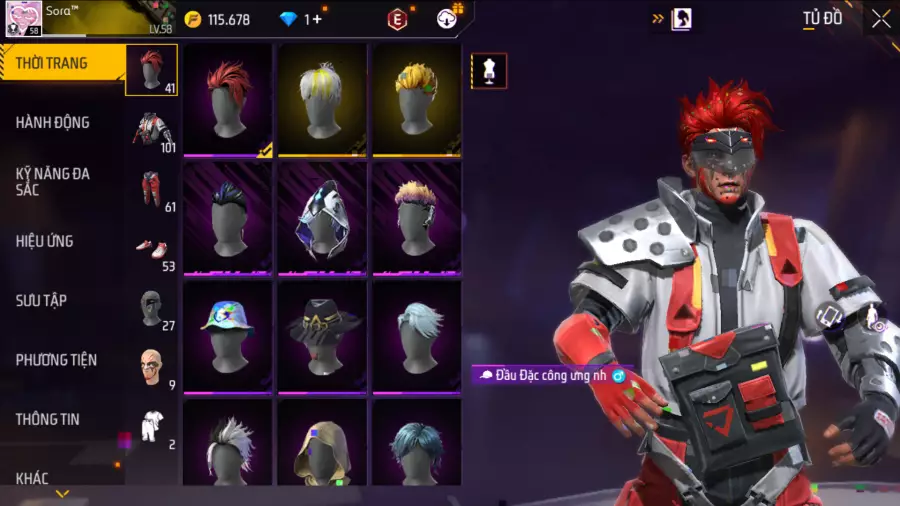Viewport: 900px width, 506px height.
Task: Show the PHƯƠNG TIỆN category
Action: point(54,360)
